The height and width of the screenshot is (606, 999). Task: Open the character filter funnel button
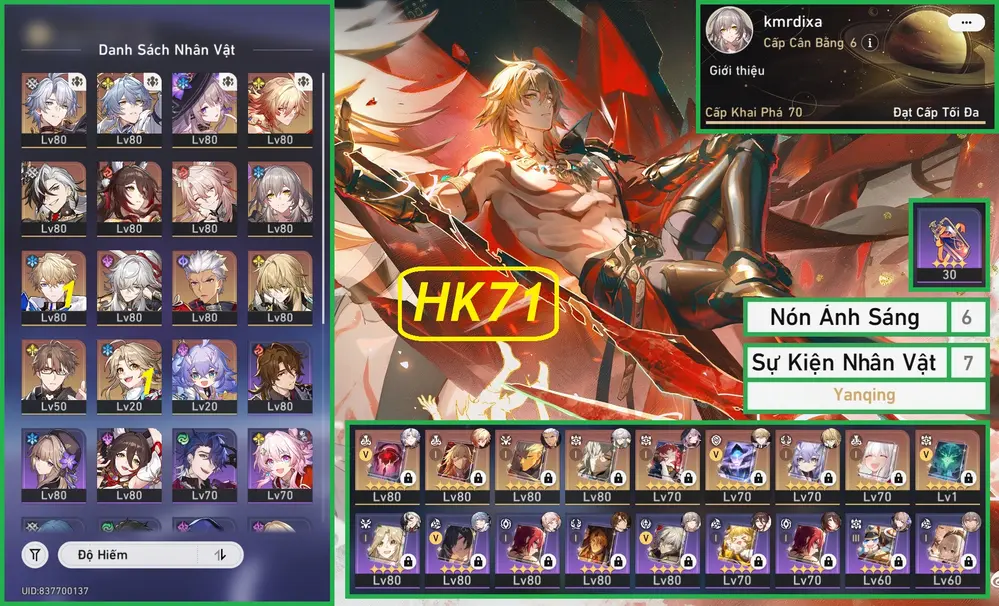tap(35, 554)
